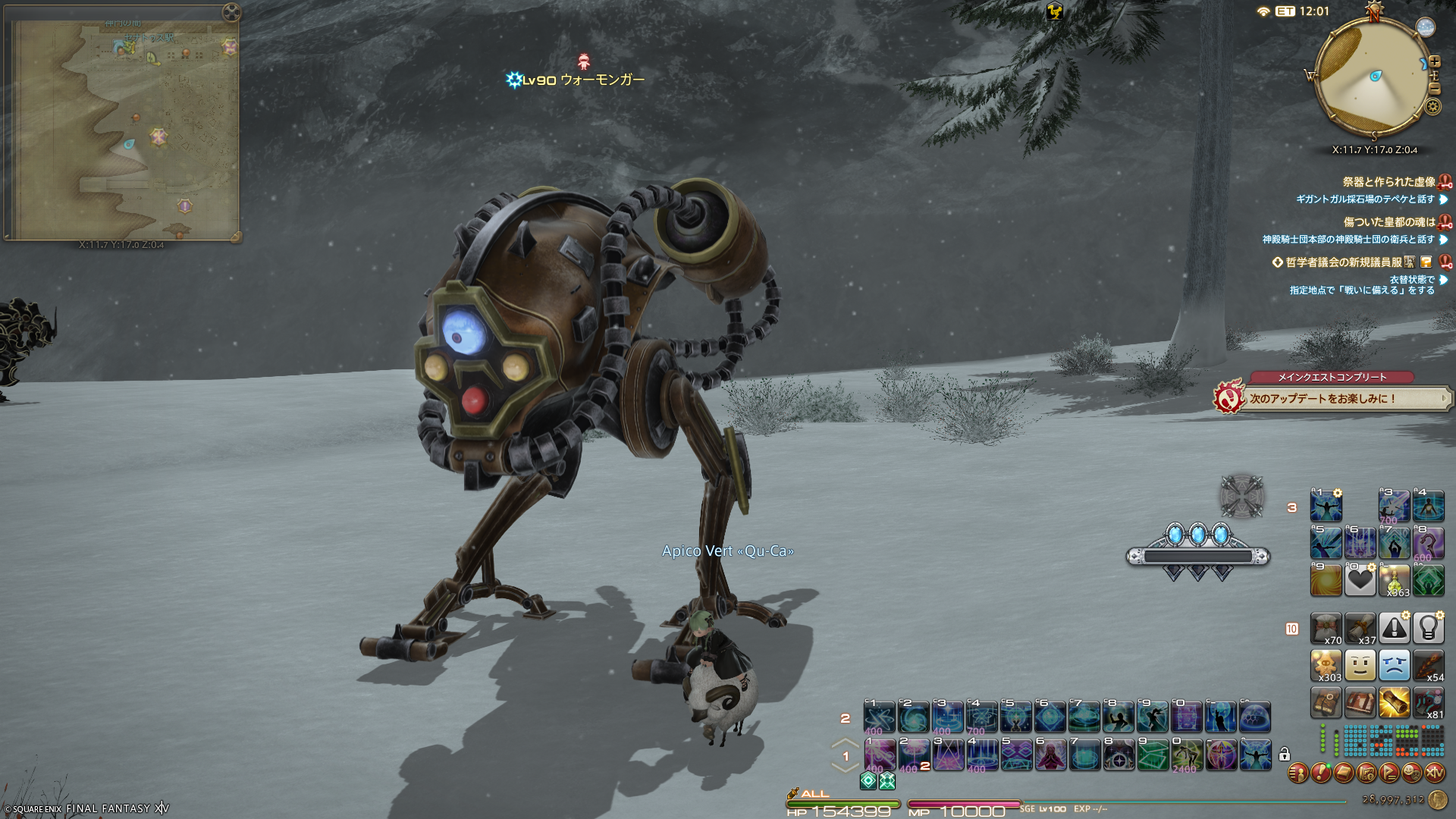Toggle the hotbar padlock

click(x=1285, y=755)
